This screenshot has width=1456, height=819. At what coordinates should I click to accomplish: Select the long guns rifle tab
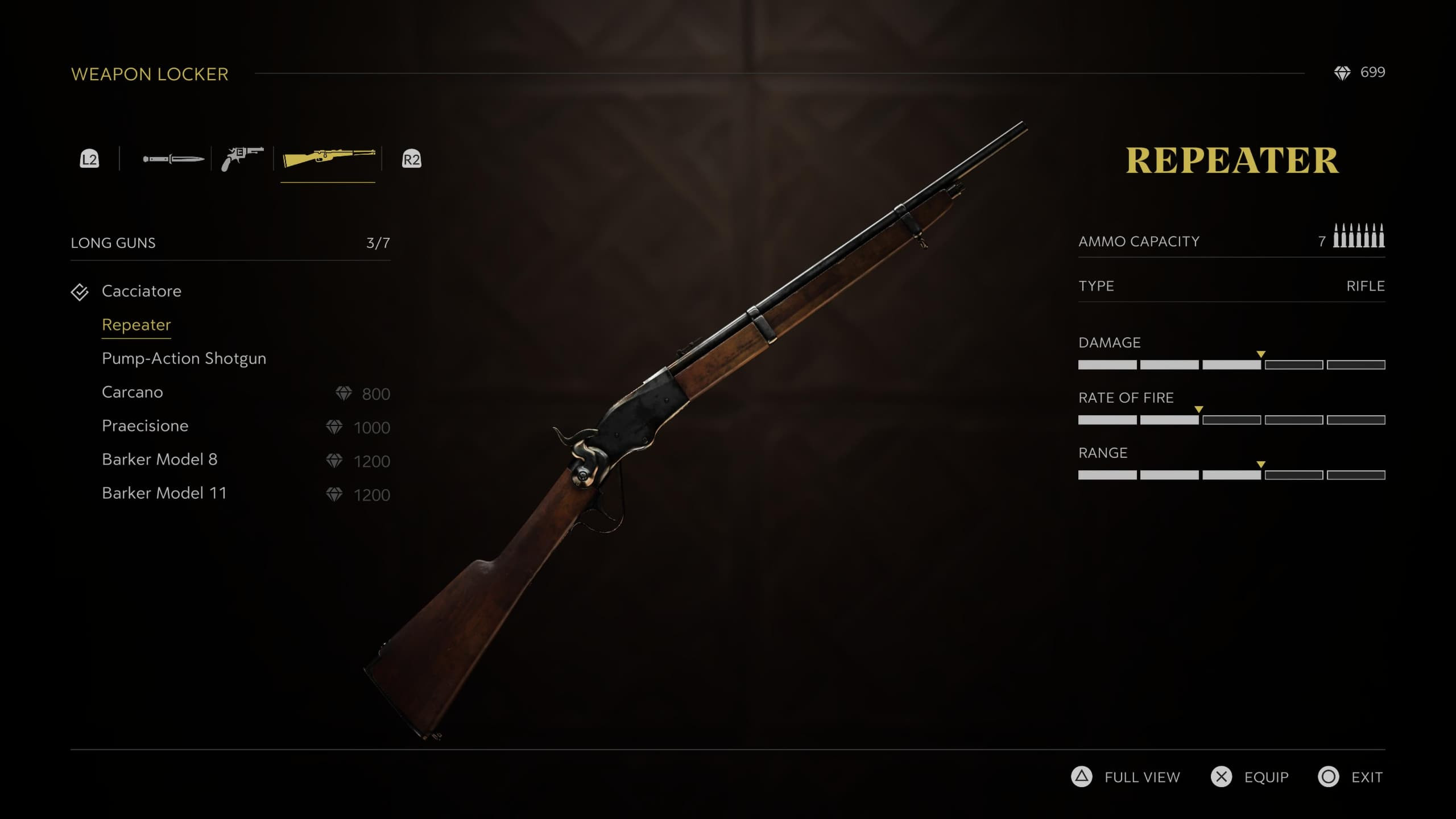329,159
